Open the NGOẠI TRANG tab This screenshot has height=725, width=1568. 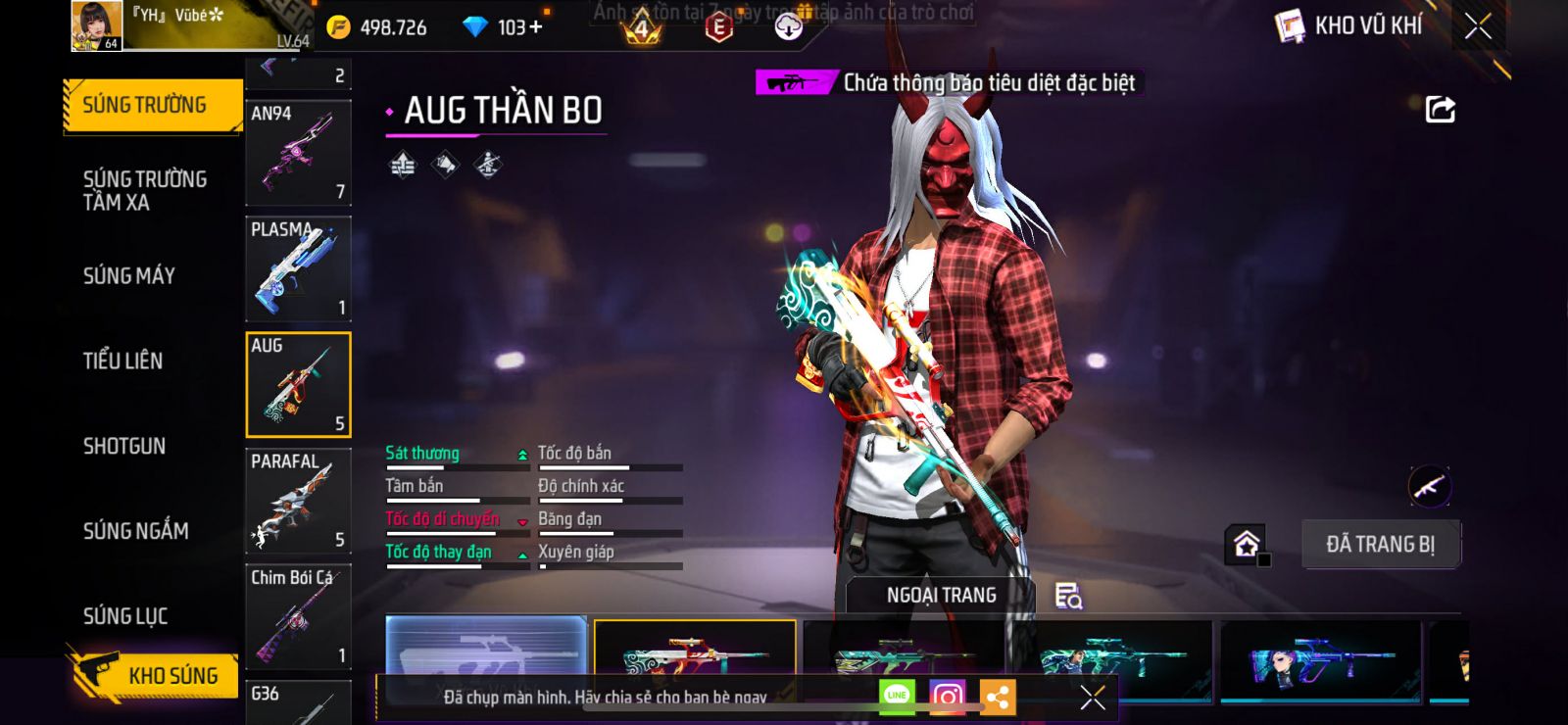[x=941, y=595]
